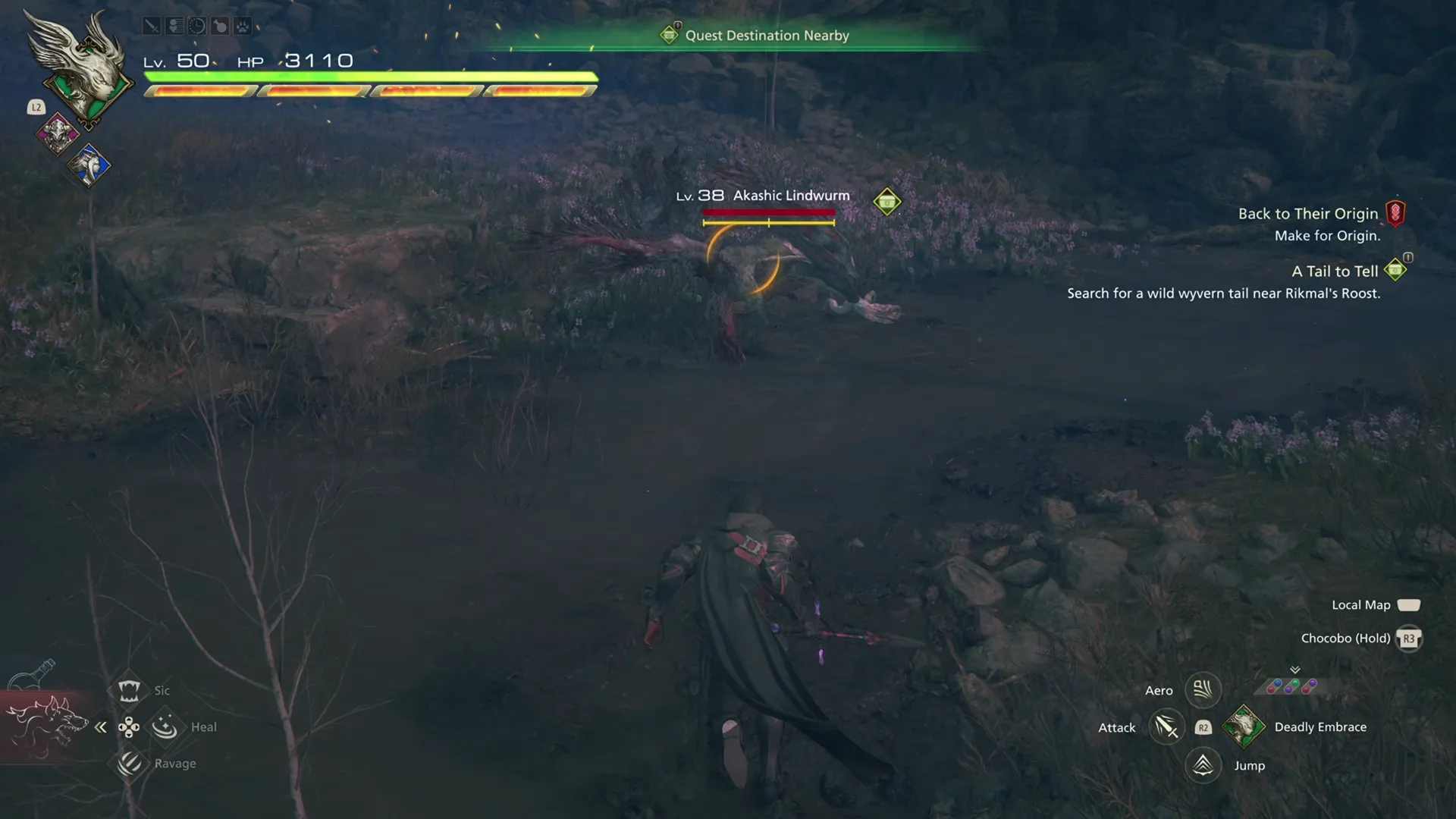Click the paw print status icon

click(243, 25)
